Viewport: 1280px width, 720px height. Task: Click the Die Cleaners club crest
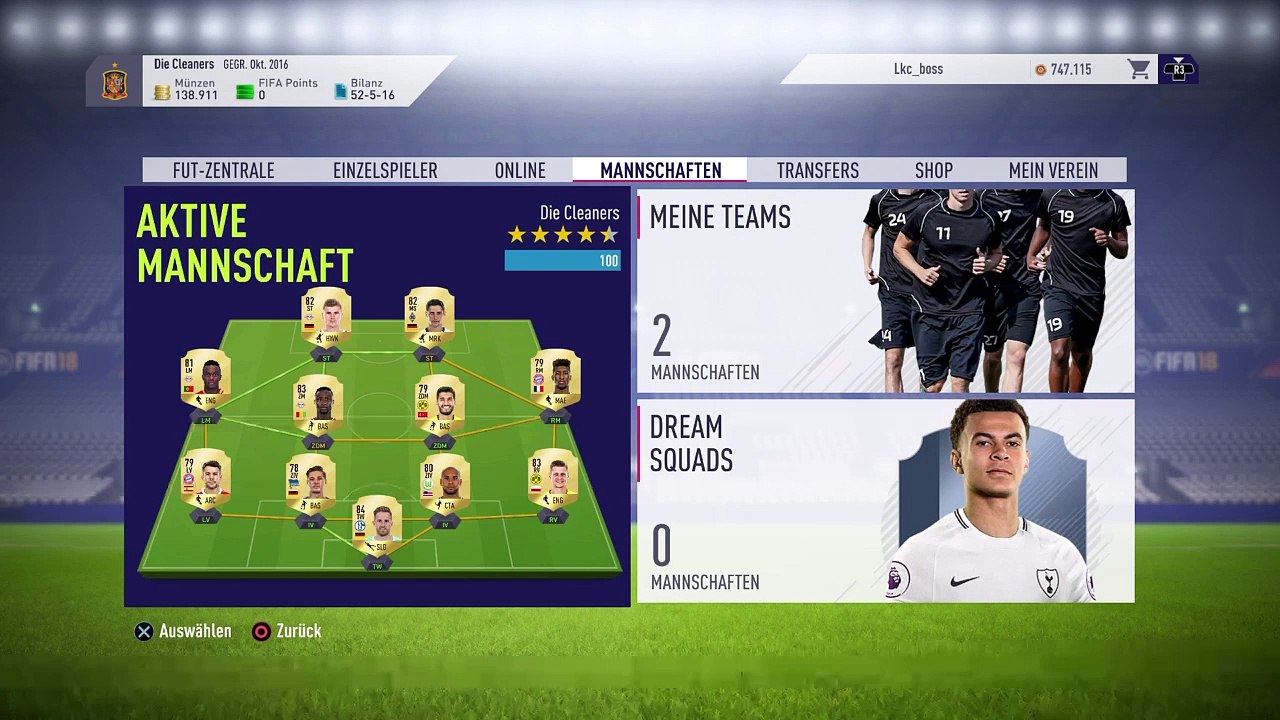pos(115,83)
